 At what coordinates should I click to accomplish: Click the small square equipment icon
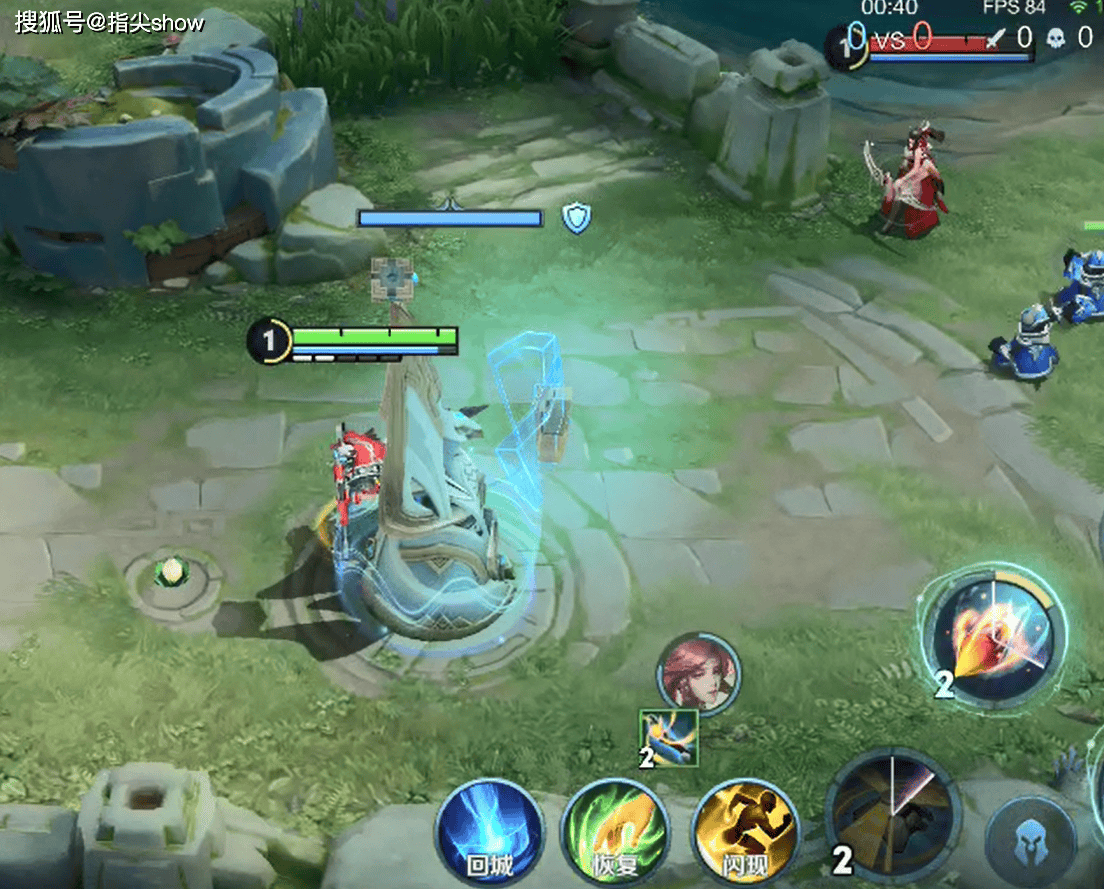pos(670,738)
